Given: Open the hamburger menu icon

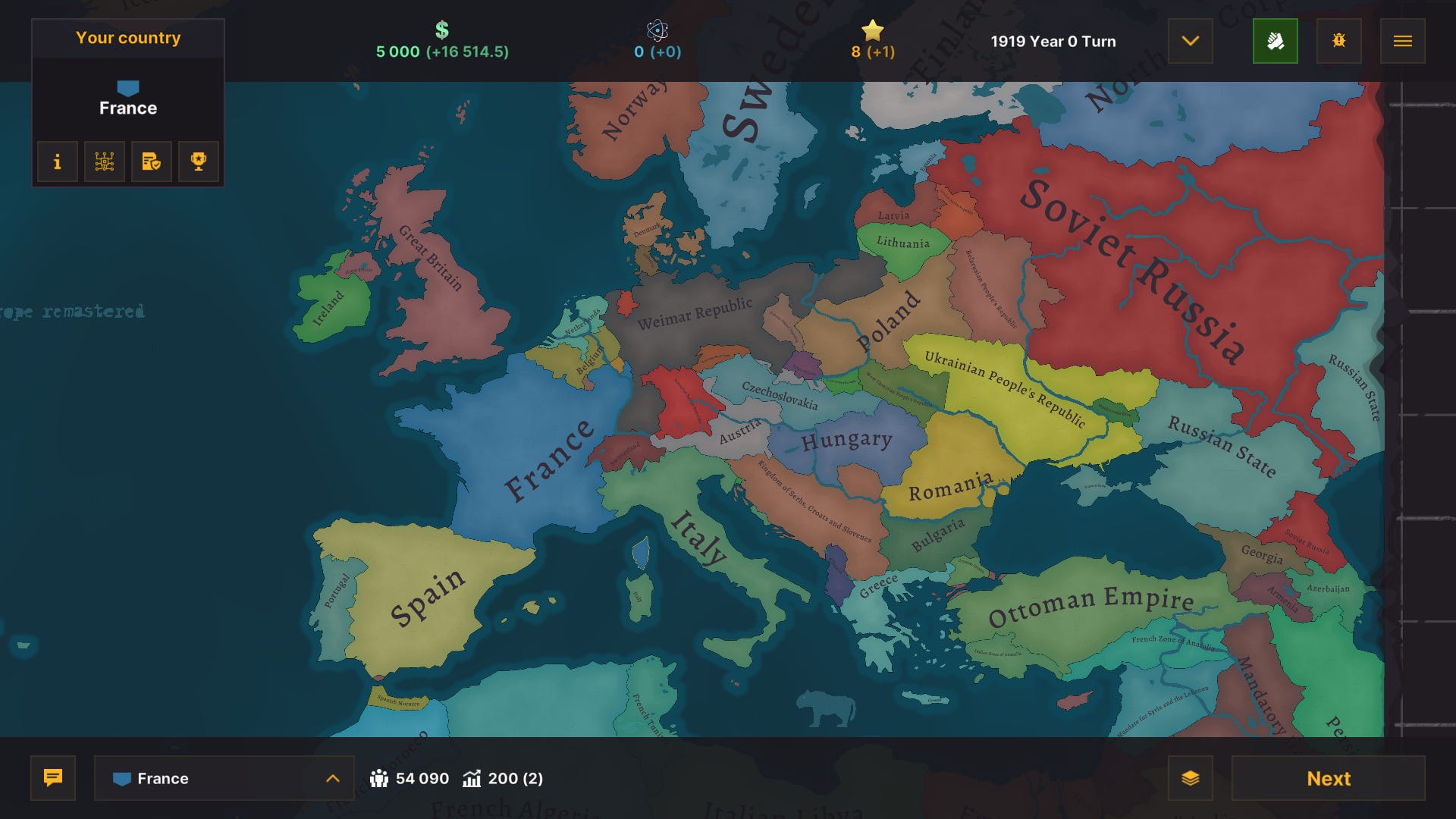Looking at the screenshot, I should point(1402,41).
